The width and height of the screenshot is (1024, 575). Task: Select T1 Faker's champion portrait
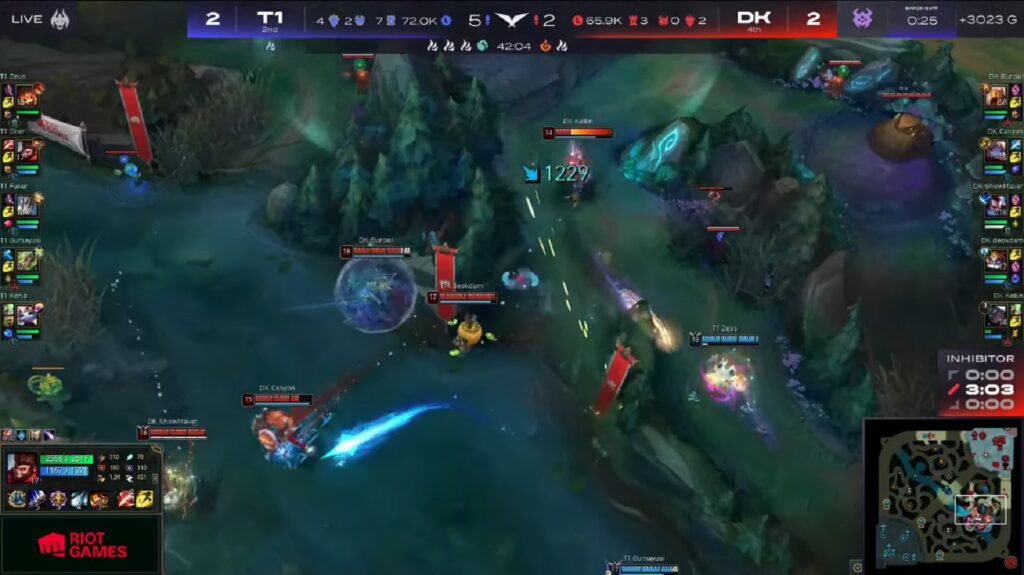[x=27, y=205]
